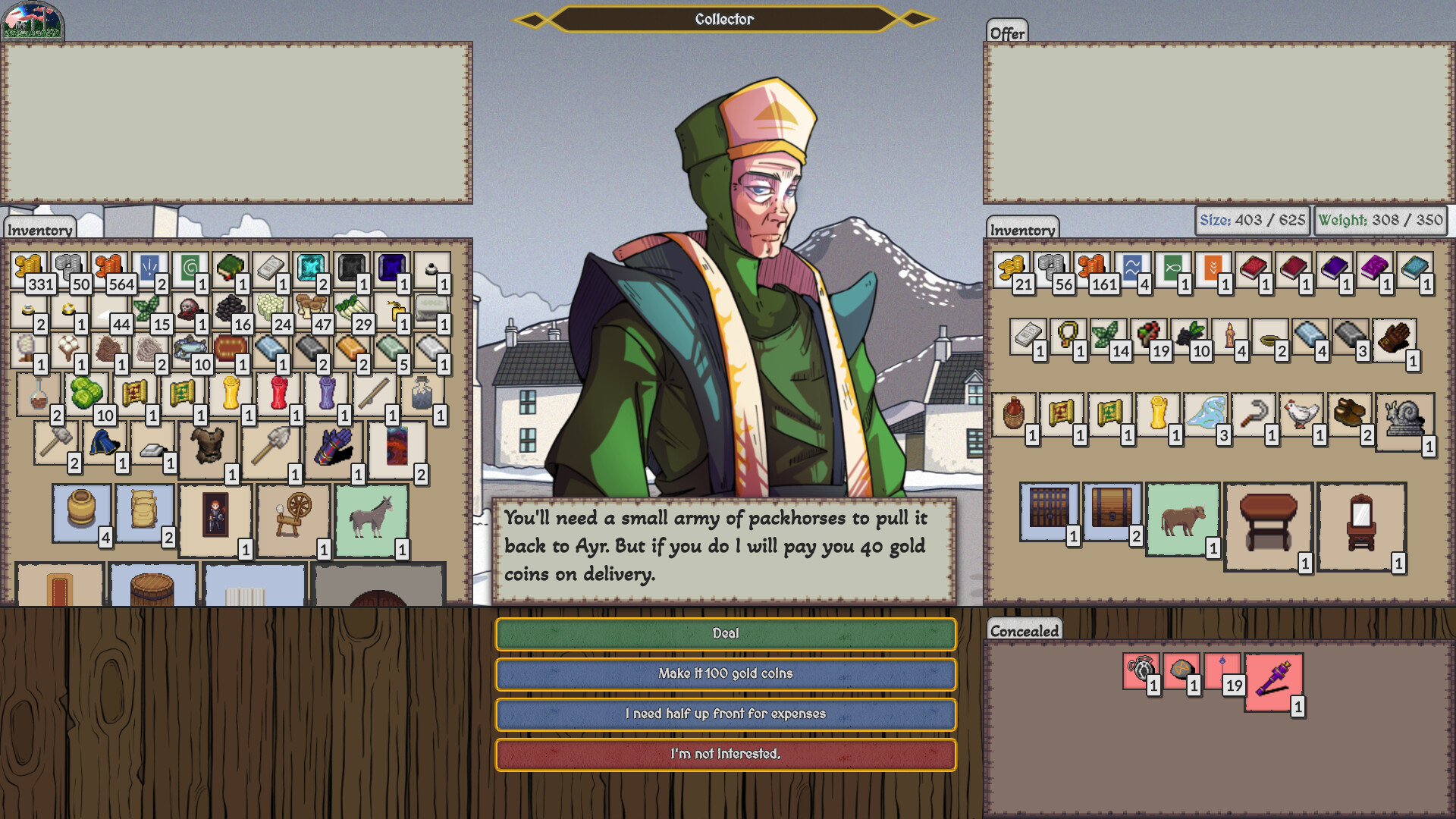Select the framed portrait painting
This screenshot has height=819, width=1456.
tap(215, 516)
